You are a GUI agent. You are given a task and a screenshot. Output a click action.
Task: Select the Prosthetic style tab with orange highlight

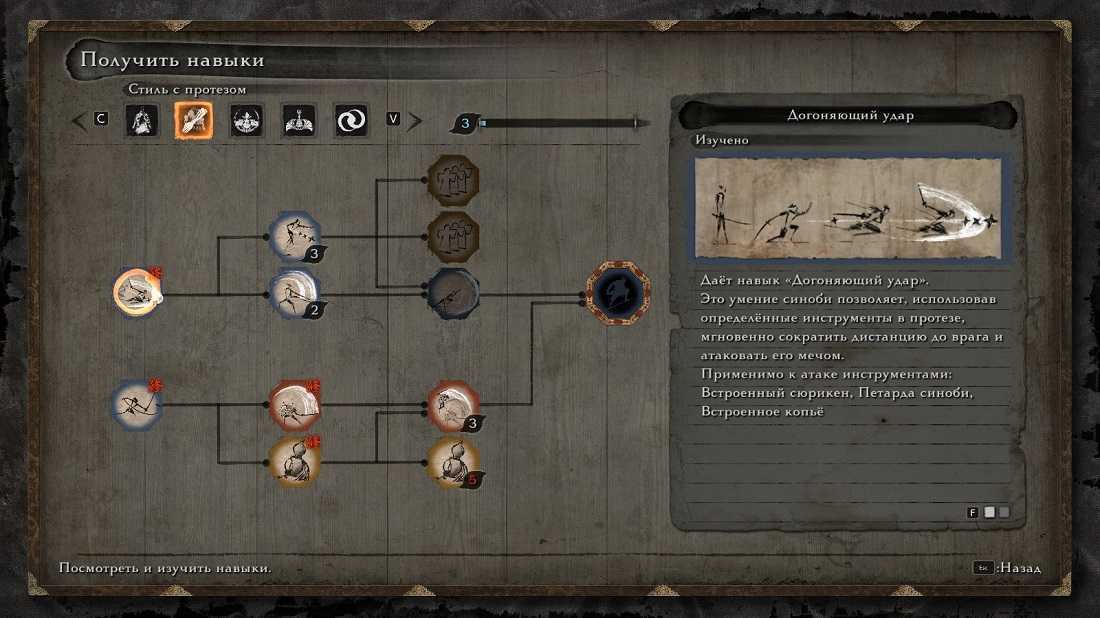coord(193,121)
